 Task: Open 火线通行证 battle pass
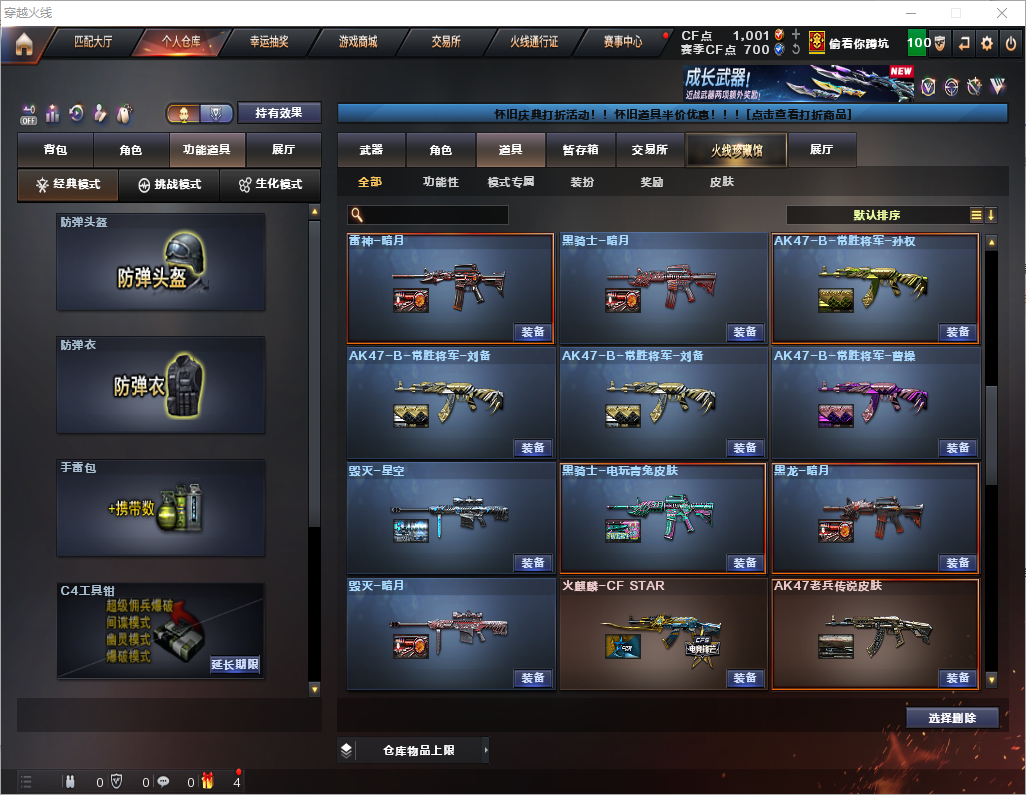[534, 43]
